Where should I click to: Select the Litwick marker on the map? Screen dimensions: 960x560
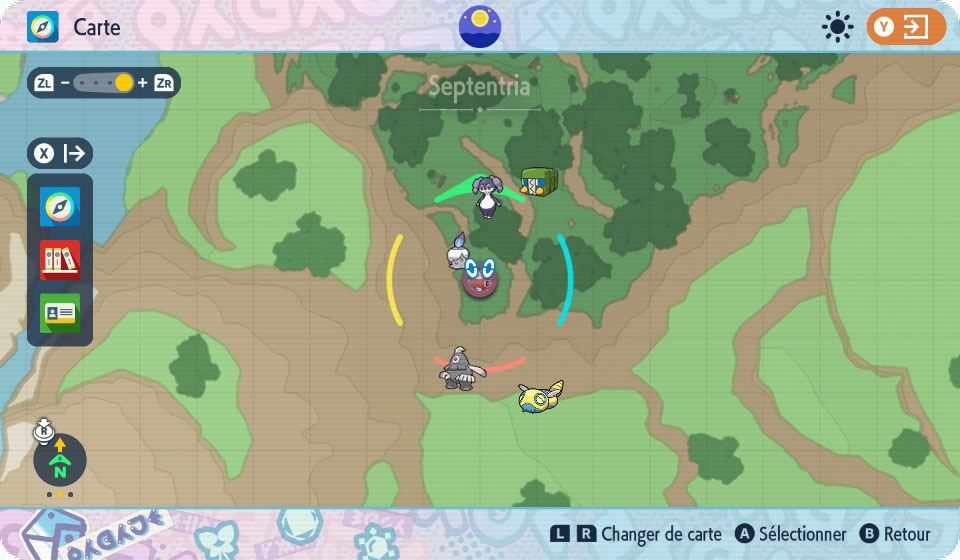click(458, 252)
